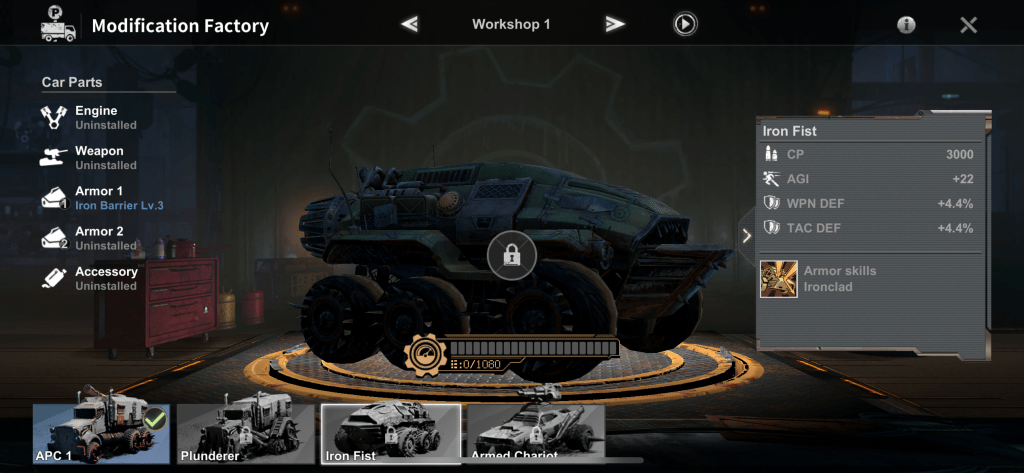Tap the lock icon on the vehicle
Viewport: 1024px width, 473px height.
511,257
